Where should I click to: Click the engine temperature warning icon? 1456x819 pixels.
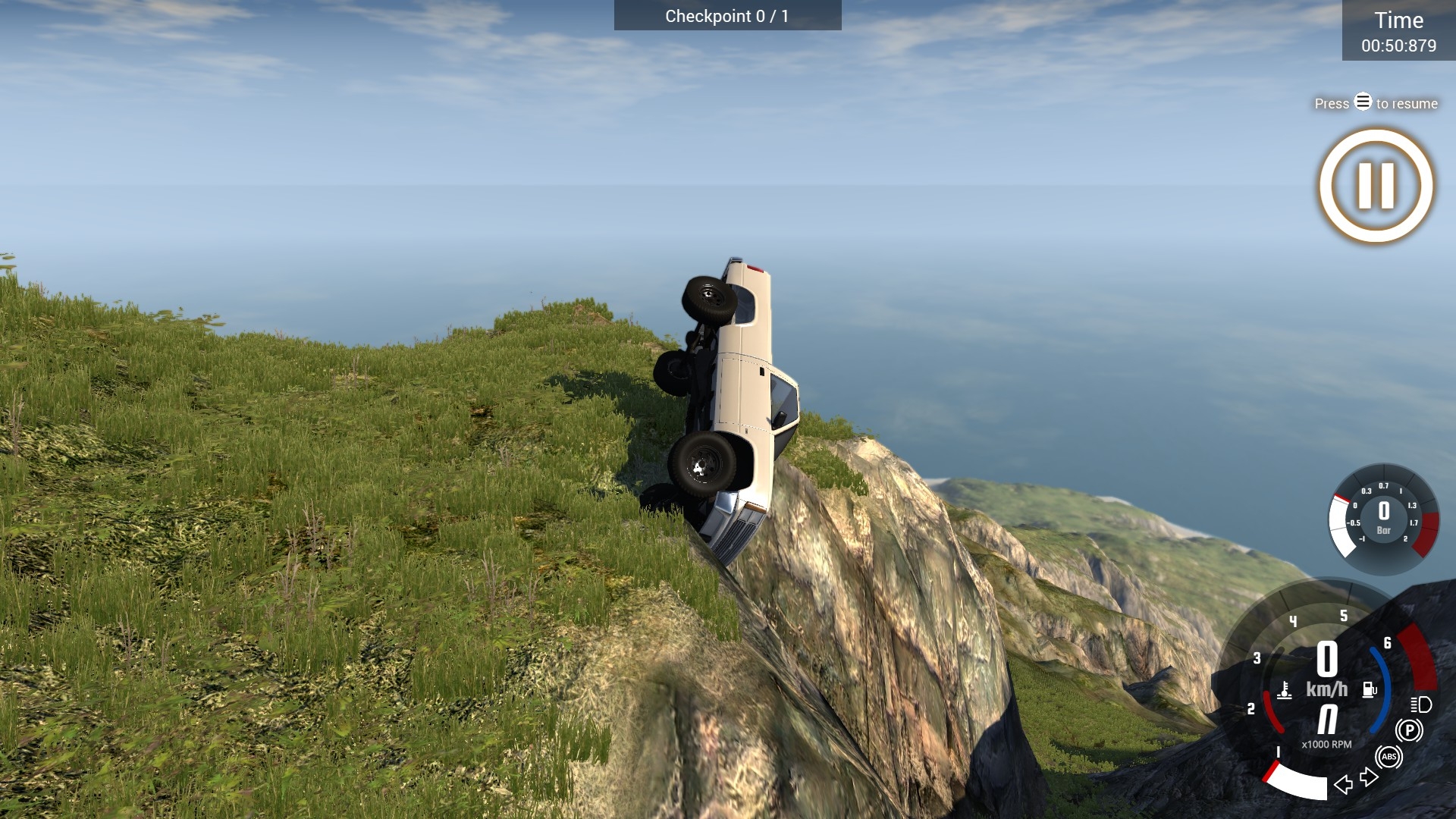(1285, 690)
